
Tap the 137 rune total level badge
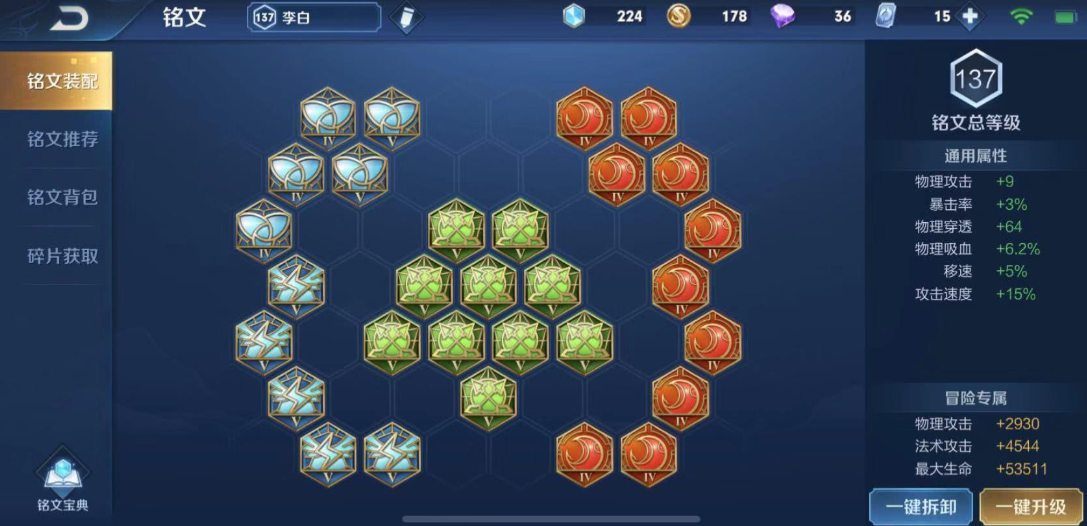click(x=975, y=79)
